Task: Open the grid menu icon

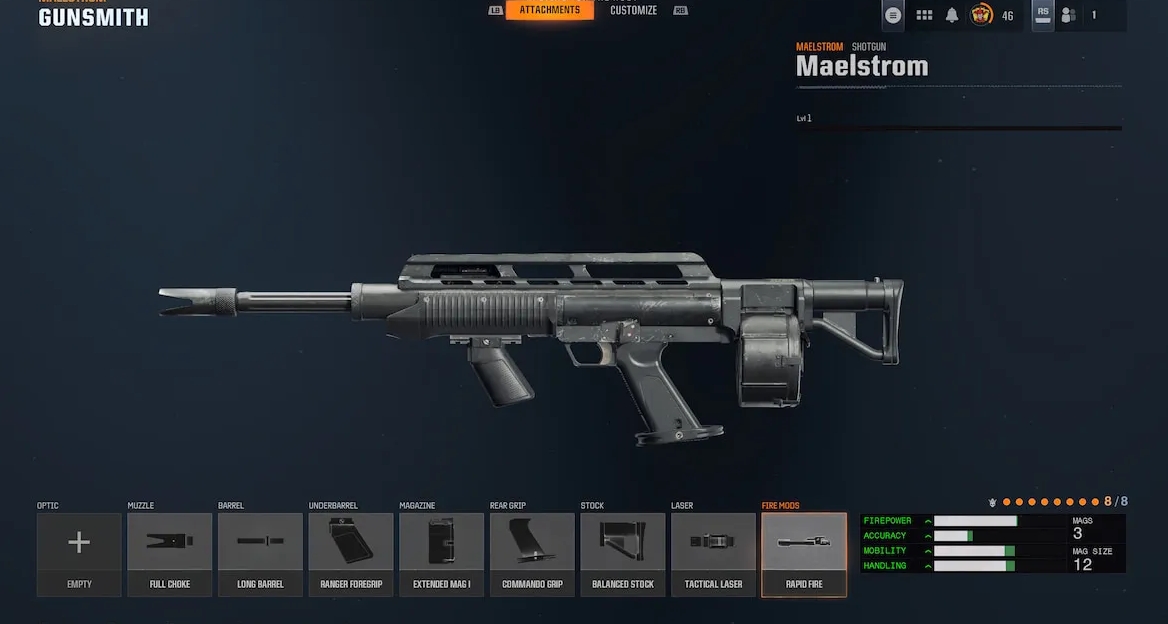Action: pyautogui.click(x=924, y=15)
